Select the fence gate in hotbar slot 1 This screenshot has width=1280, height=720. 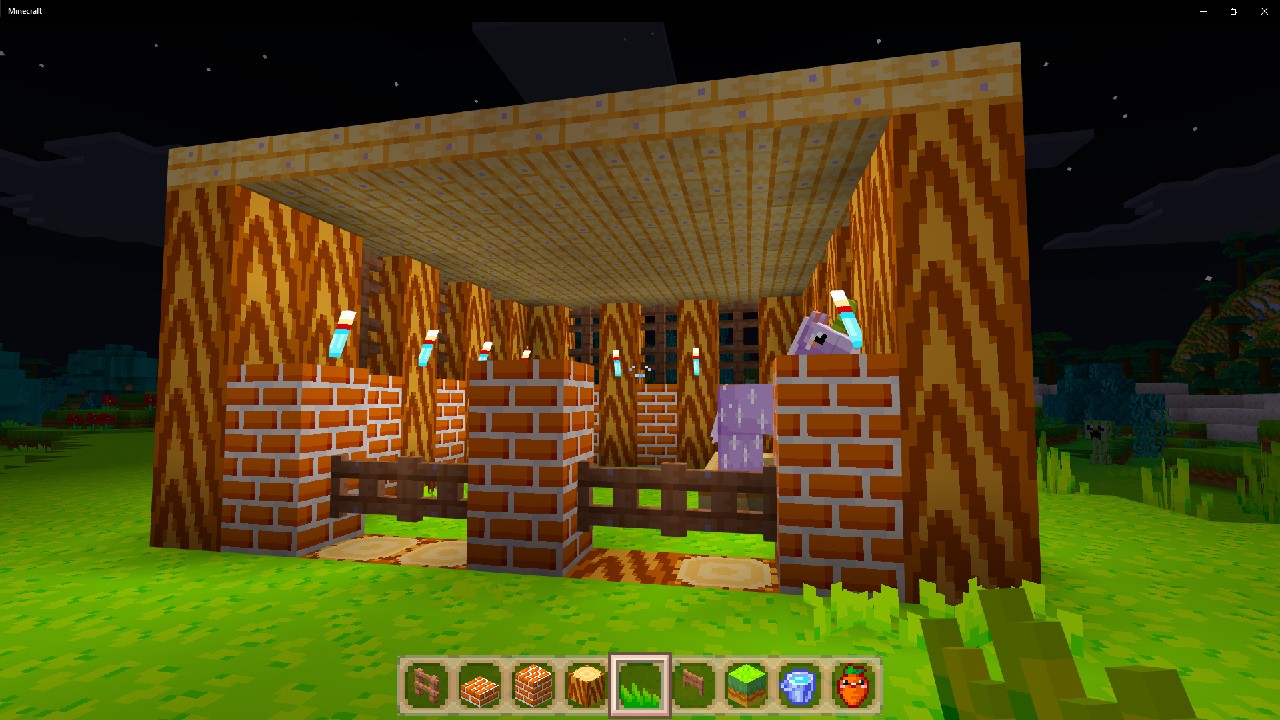425,686
